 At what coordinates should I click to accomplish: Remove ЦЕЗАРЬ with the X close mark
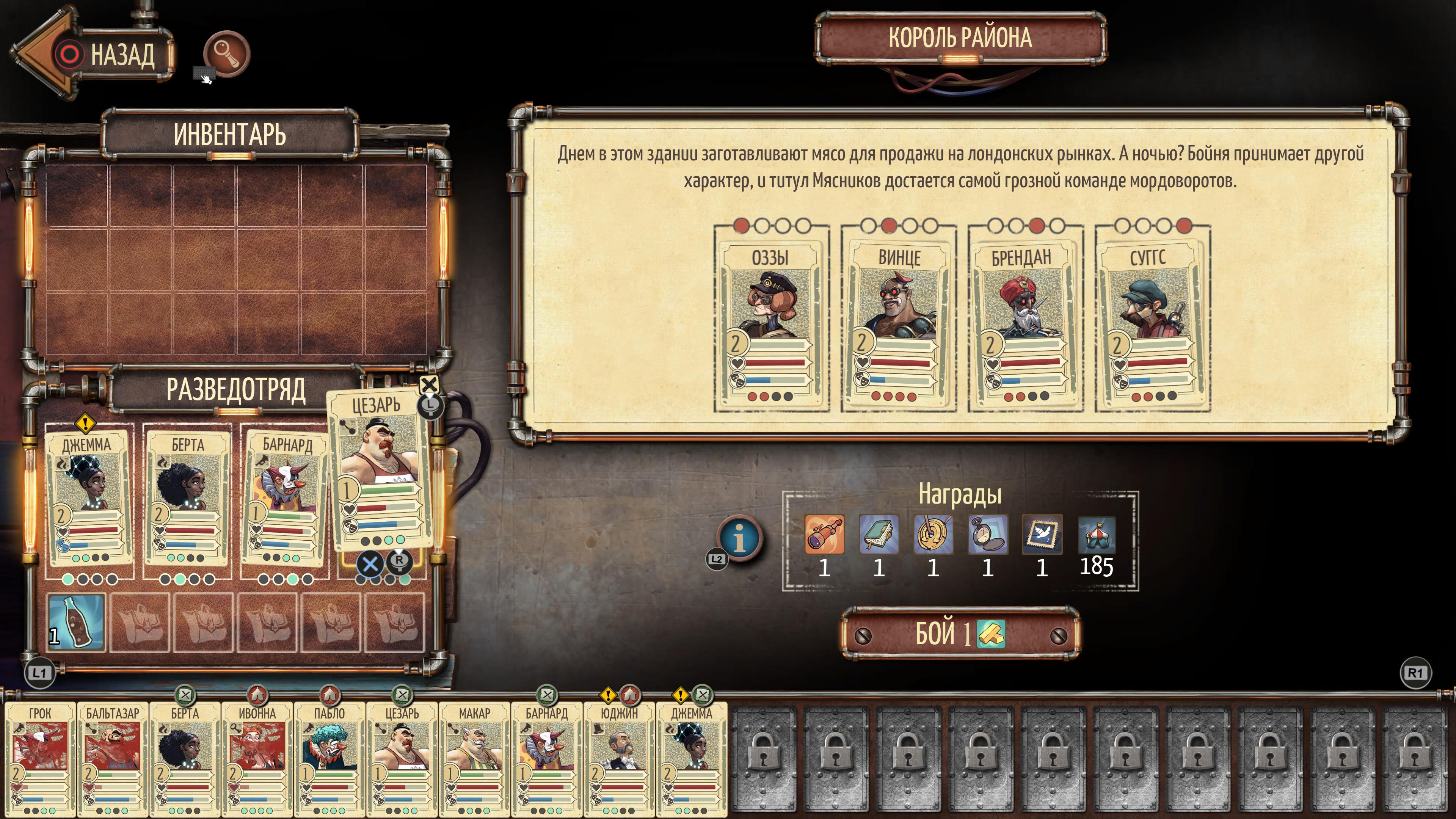pyautogui.click(x=430, y=385)
